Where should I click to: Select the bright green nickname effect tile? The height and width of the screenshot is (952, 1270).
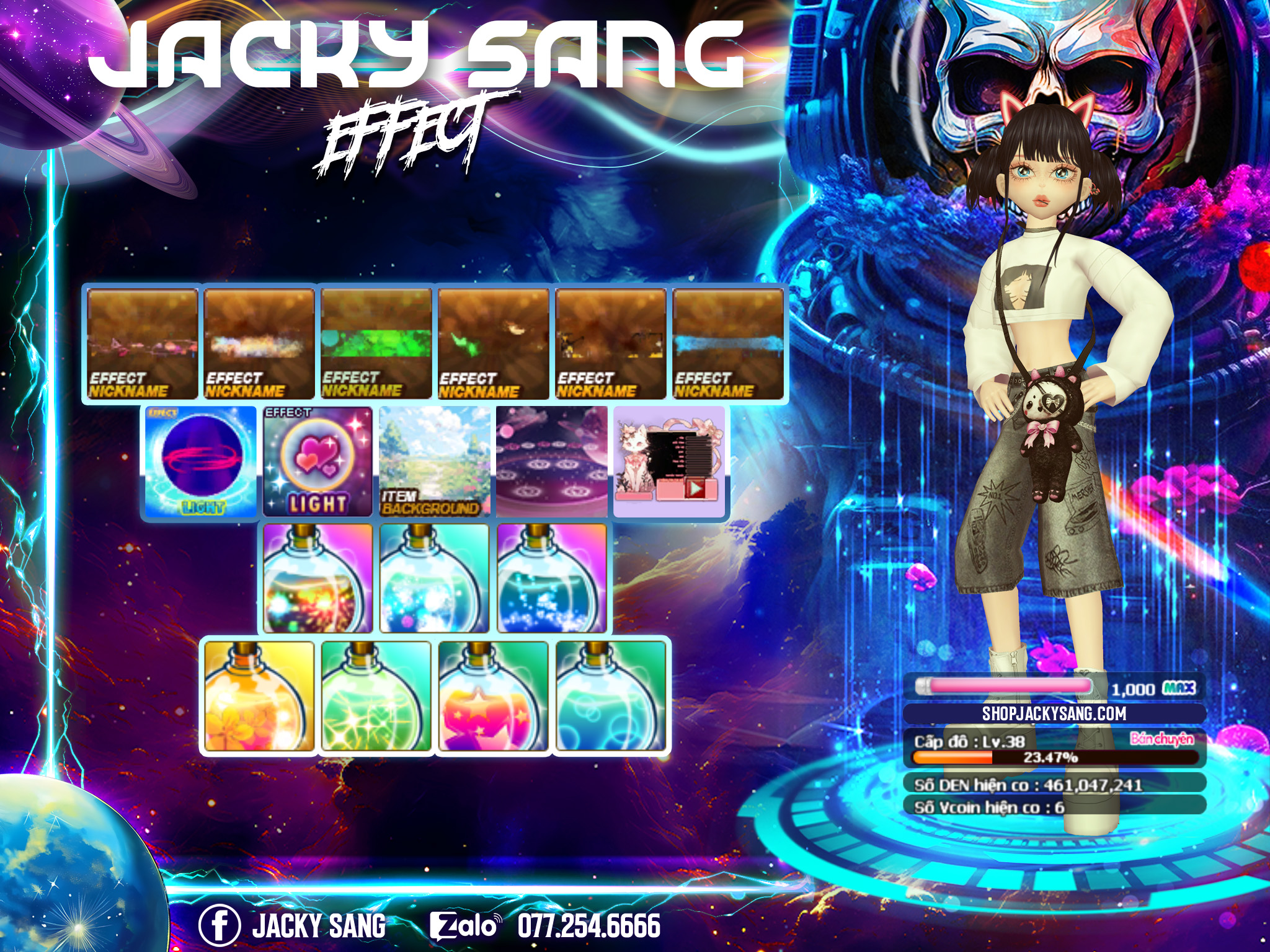376,344
